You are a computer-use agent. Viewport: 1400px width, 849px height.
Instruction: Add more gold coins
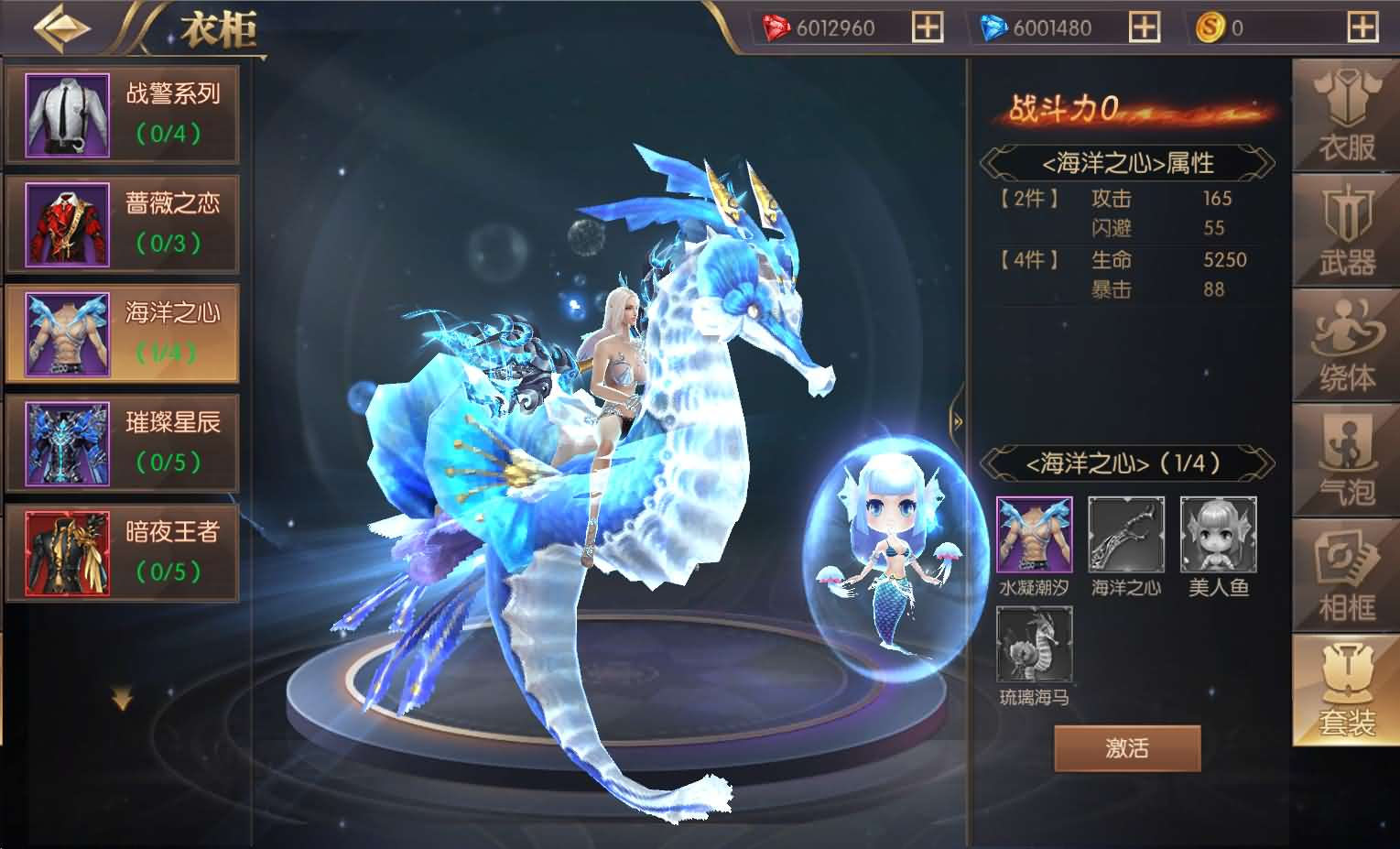tap(1362, 27)
